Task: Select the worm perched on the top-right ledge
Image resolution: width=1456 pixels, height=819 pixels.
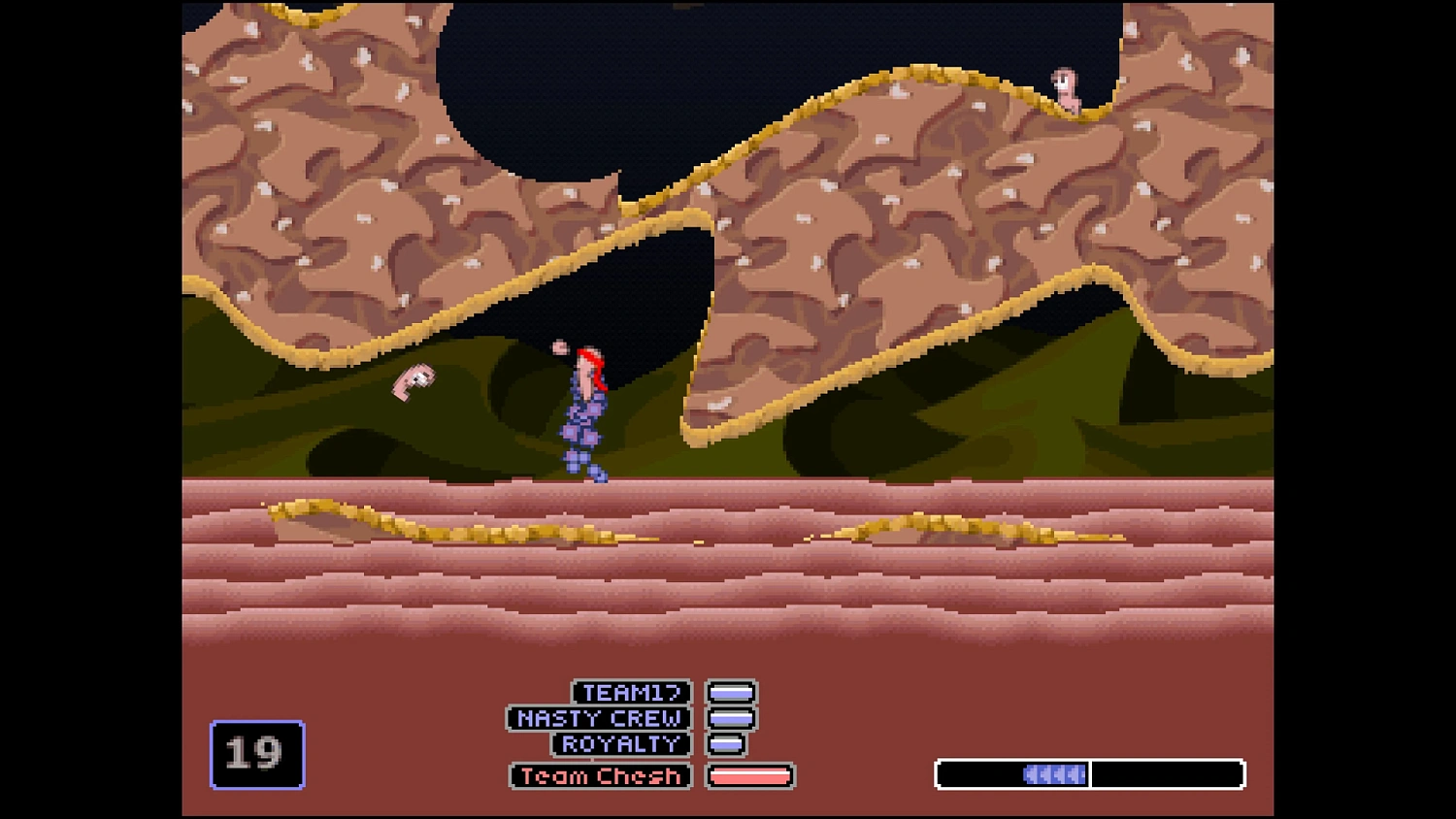Action: pos(1063,87)
